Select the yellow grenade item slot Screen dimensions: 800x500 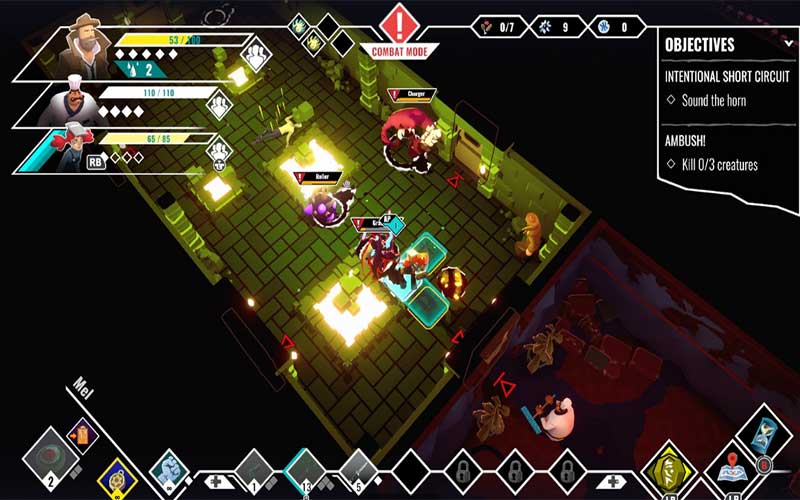[116, 474]
